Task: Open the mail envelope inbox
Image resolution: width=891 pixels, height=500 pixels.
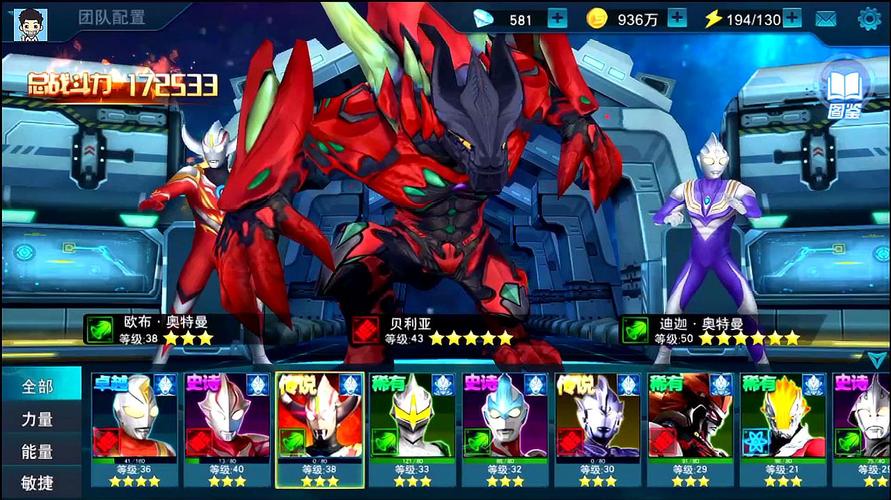Action: [x=826, y=19]
